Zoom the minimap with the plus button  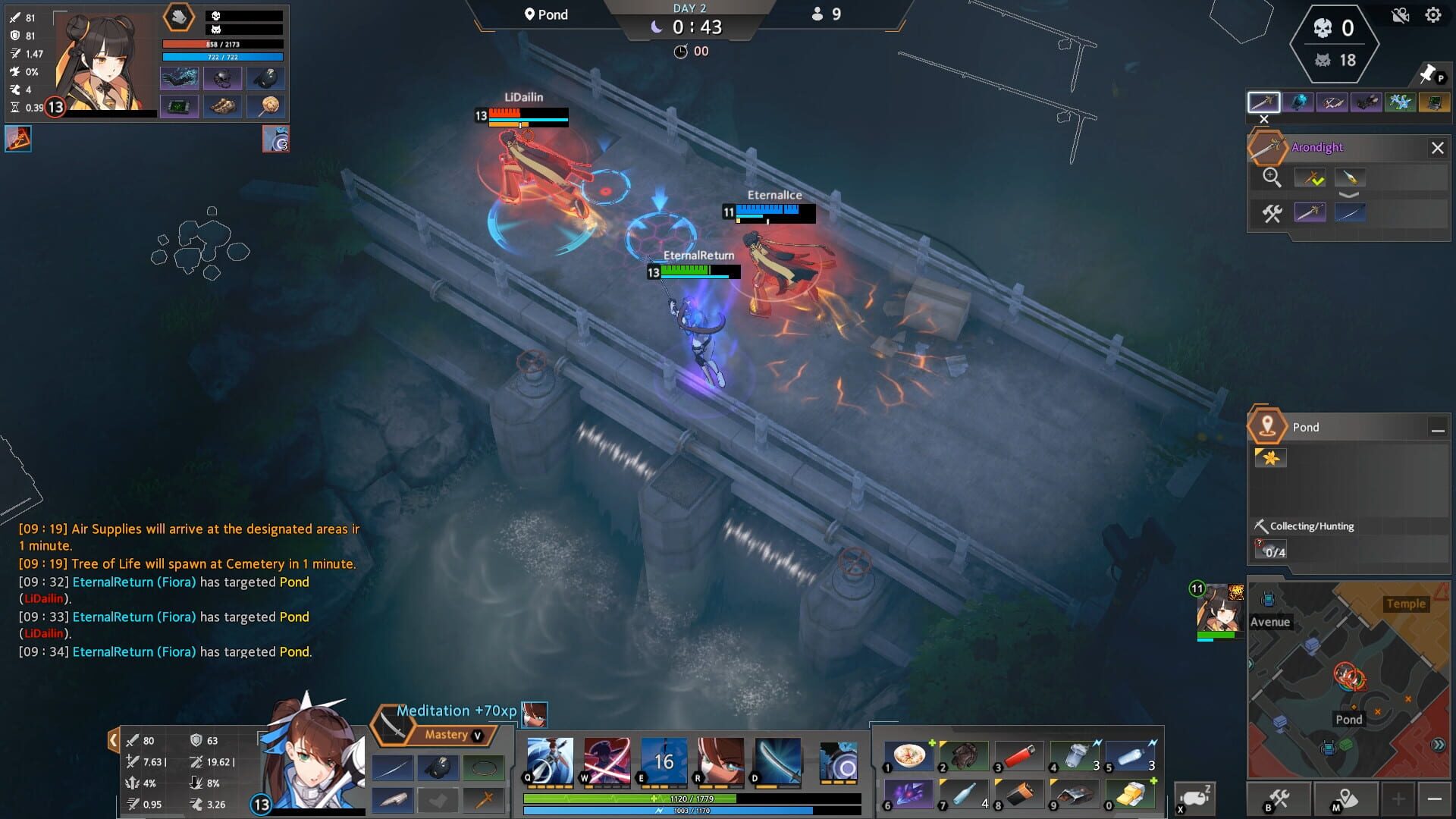click(1398, 799)
